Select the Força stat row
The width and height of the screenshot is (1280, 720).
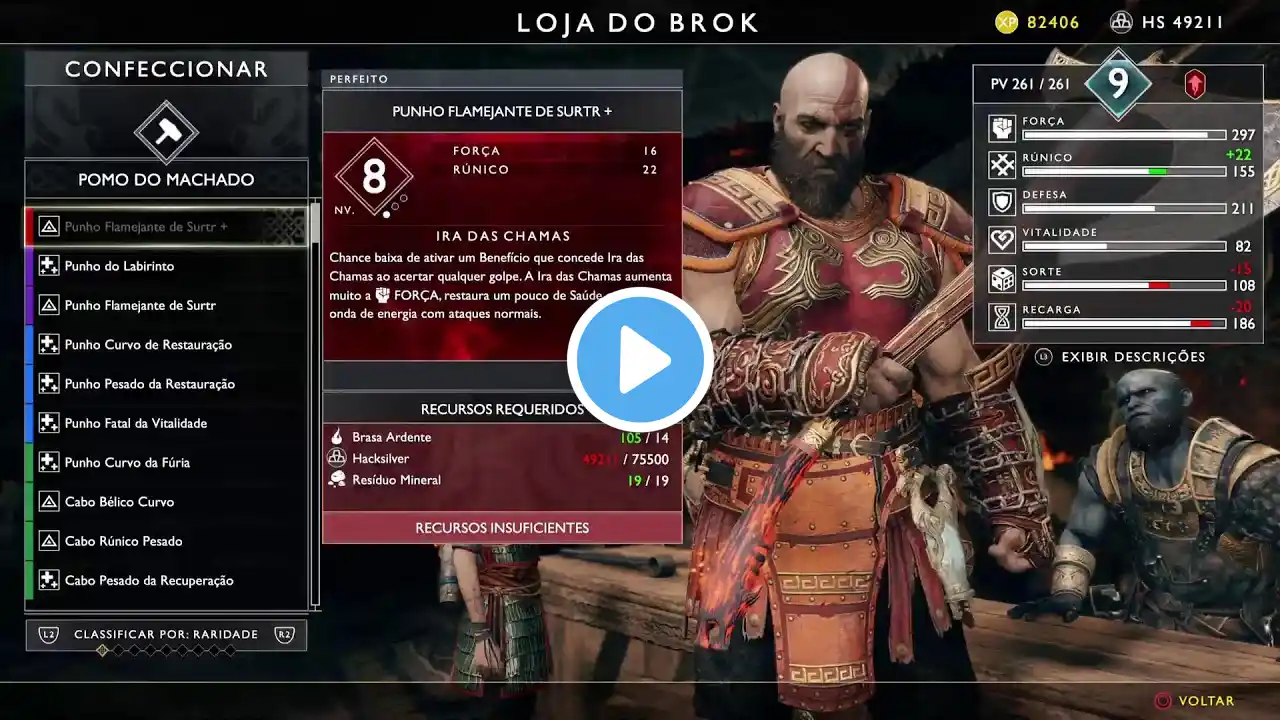pos(1120,128)
